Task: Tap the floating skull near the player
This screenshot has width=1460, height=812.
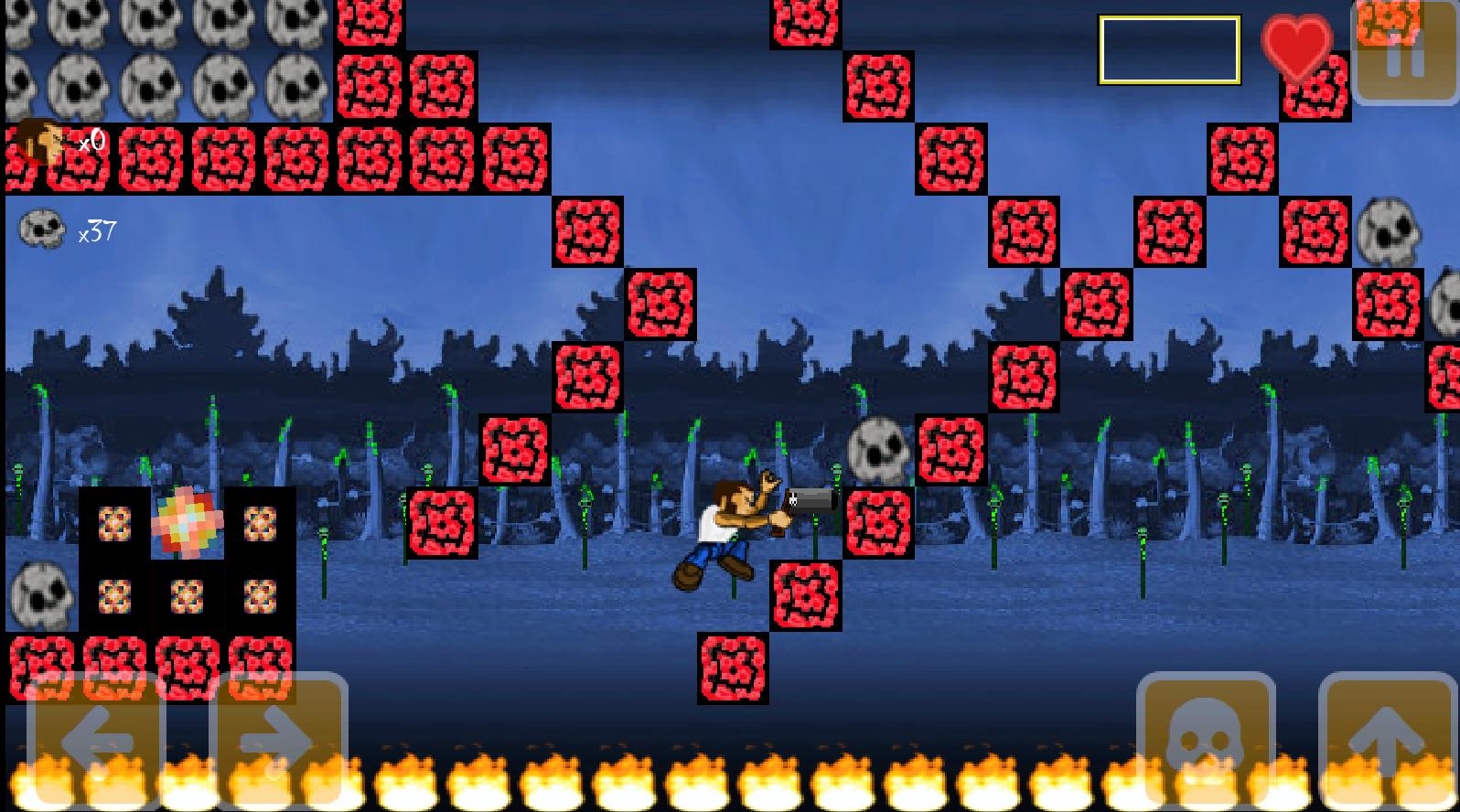Action: [880, 450]
